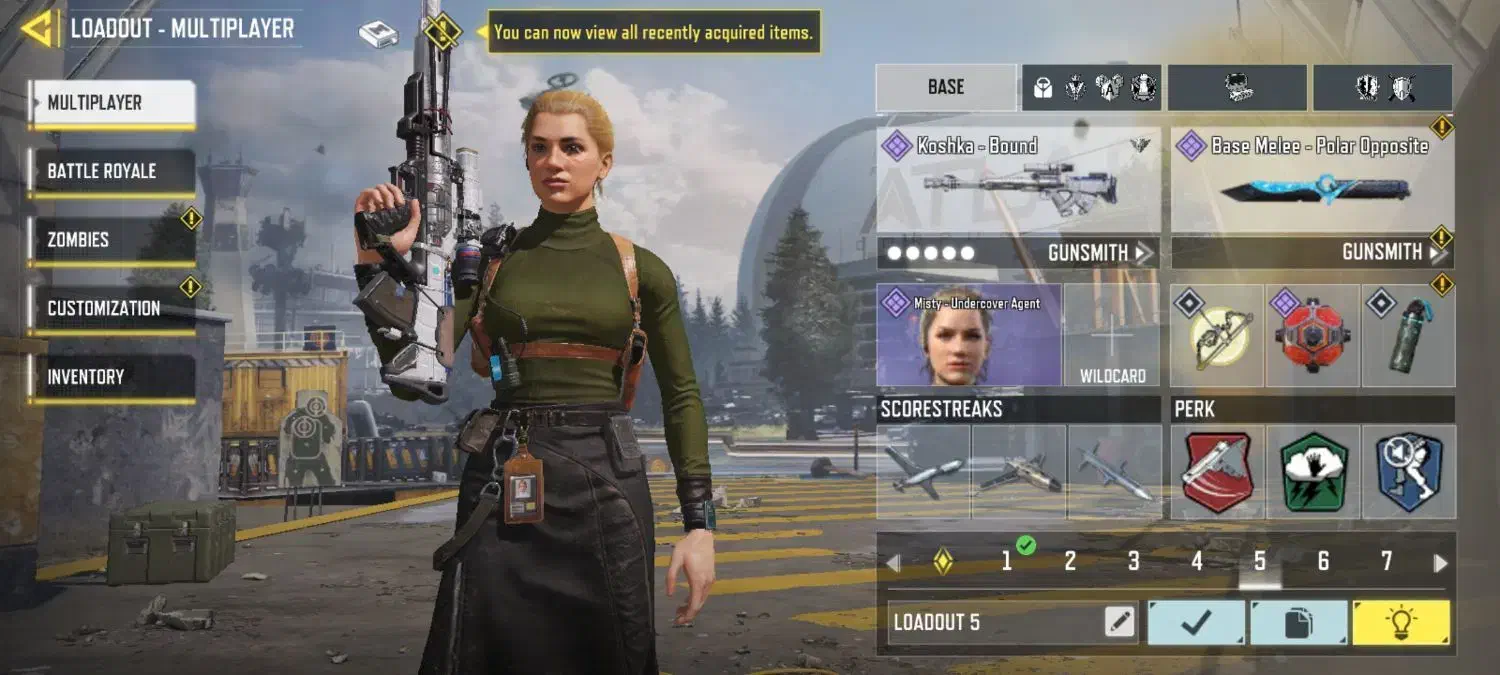Add a Wildcard to the loadout

pyautogui.click(x=1112, y=336)
